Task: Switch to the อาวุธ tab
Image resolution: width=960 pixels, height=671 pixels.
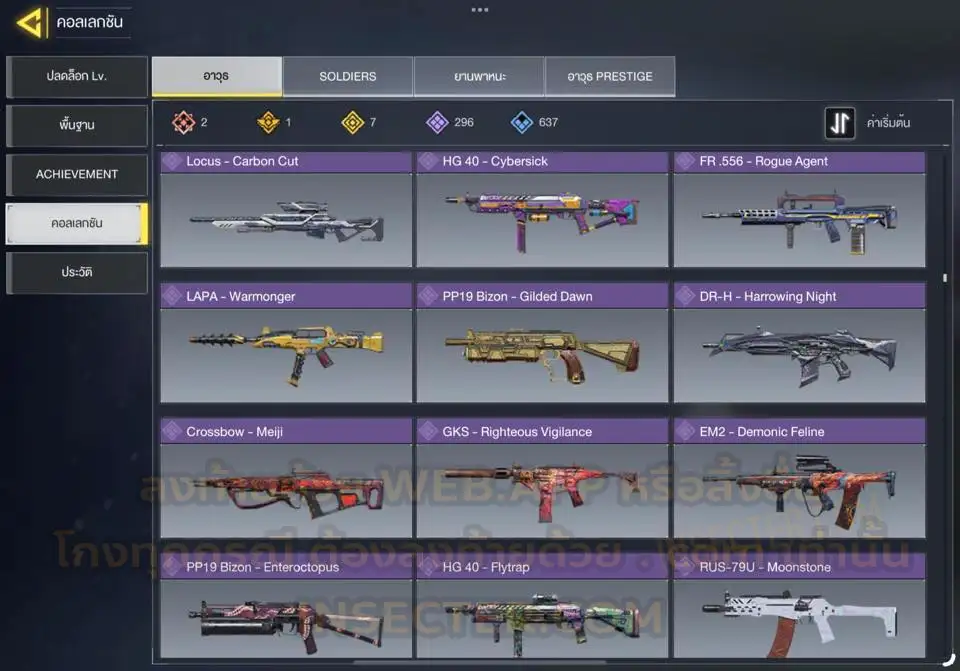Action: (216, 77)
